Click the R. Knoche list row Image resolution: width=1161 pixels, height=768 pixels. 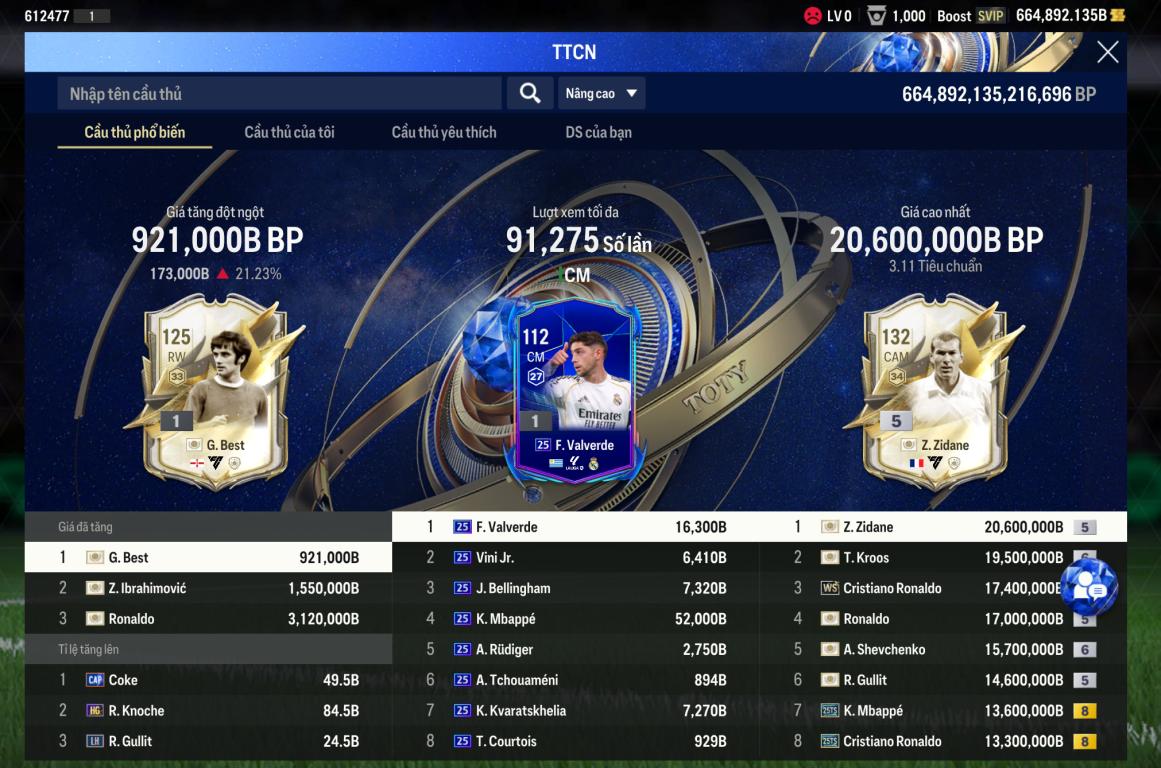point(208,711)
